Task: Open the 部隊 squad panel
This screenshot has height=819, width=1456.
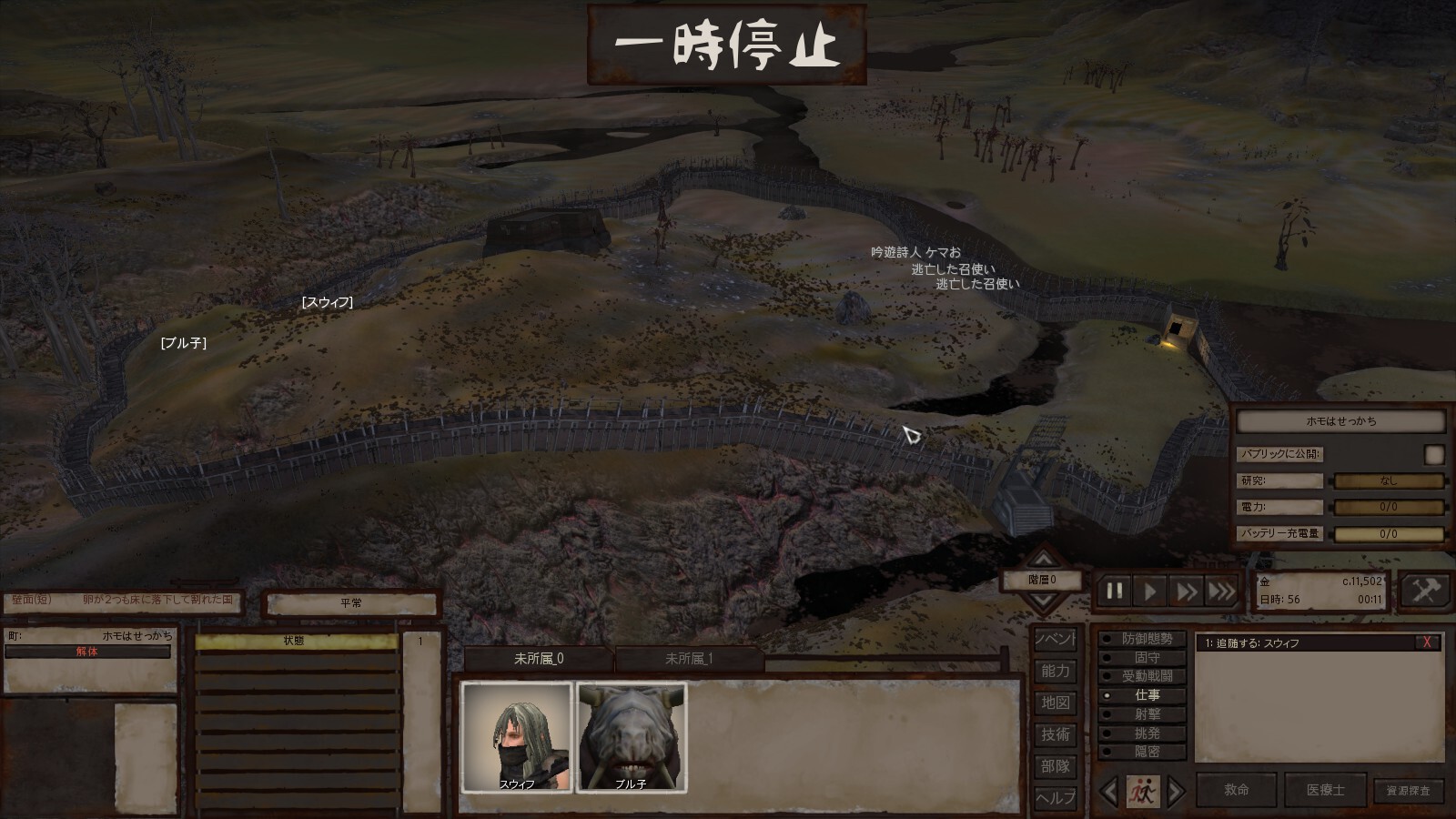Action: tap(1056, 766)
